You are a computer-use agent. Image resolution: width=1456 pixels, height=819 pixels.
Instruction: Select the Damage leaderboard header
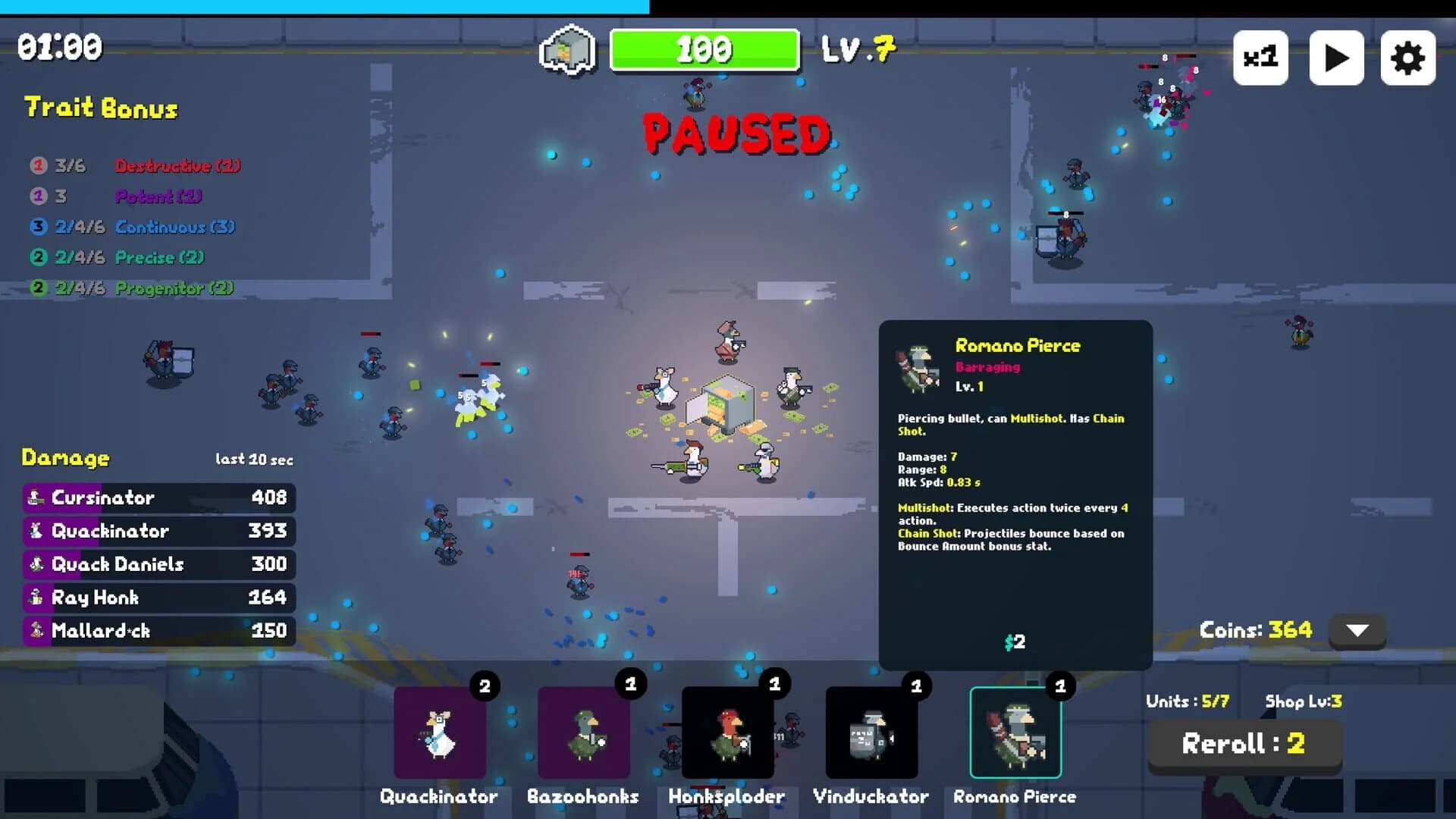point(65,458)
